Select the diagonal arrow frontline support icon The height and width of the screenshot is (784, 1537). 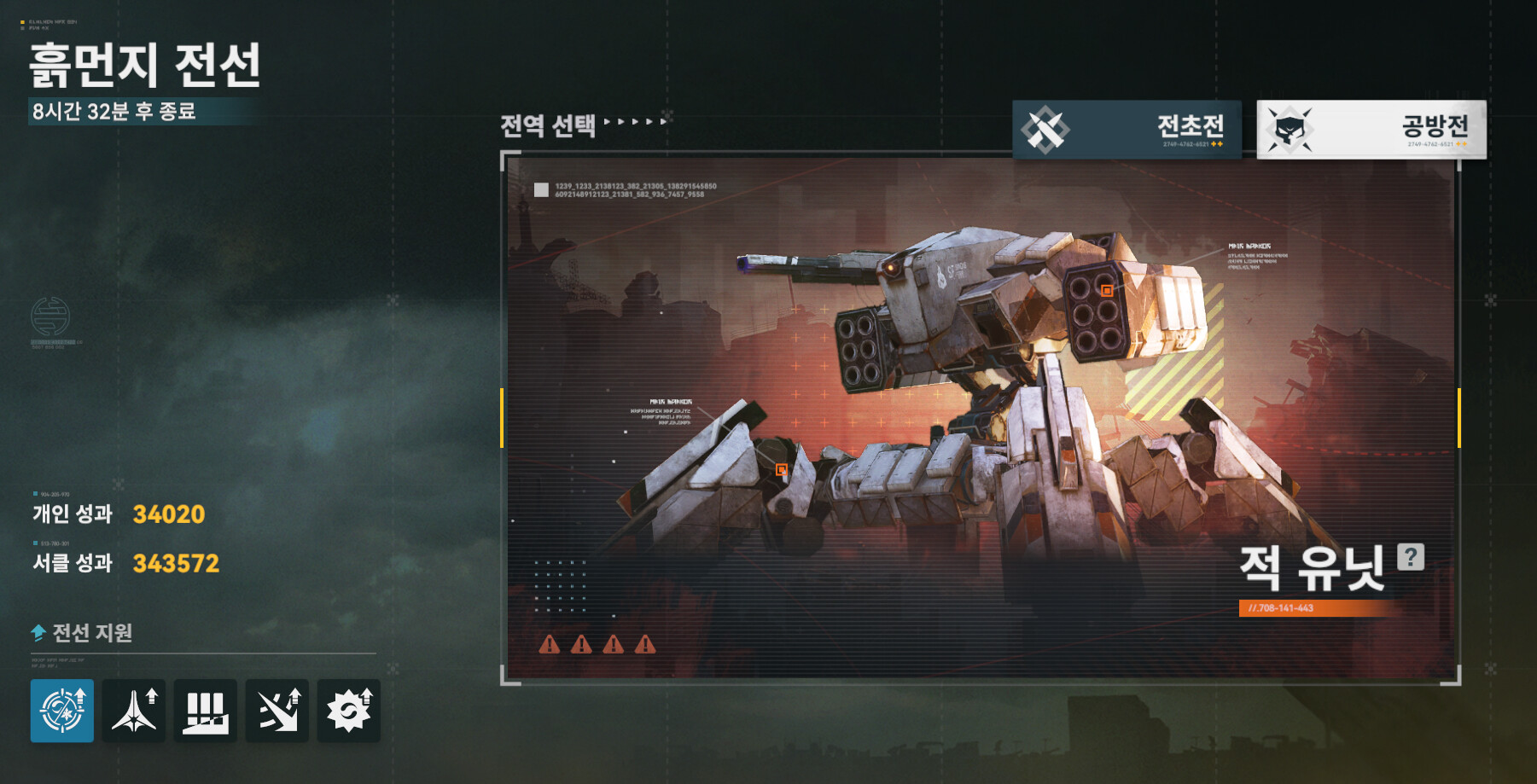click(x=277, y=711)
